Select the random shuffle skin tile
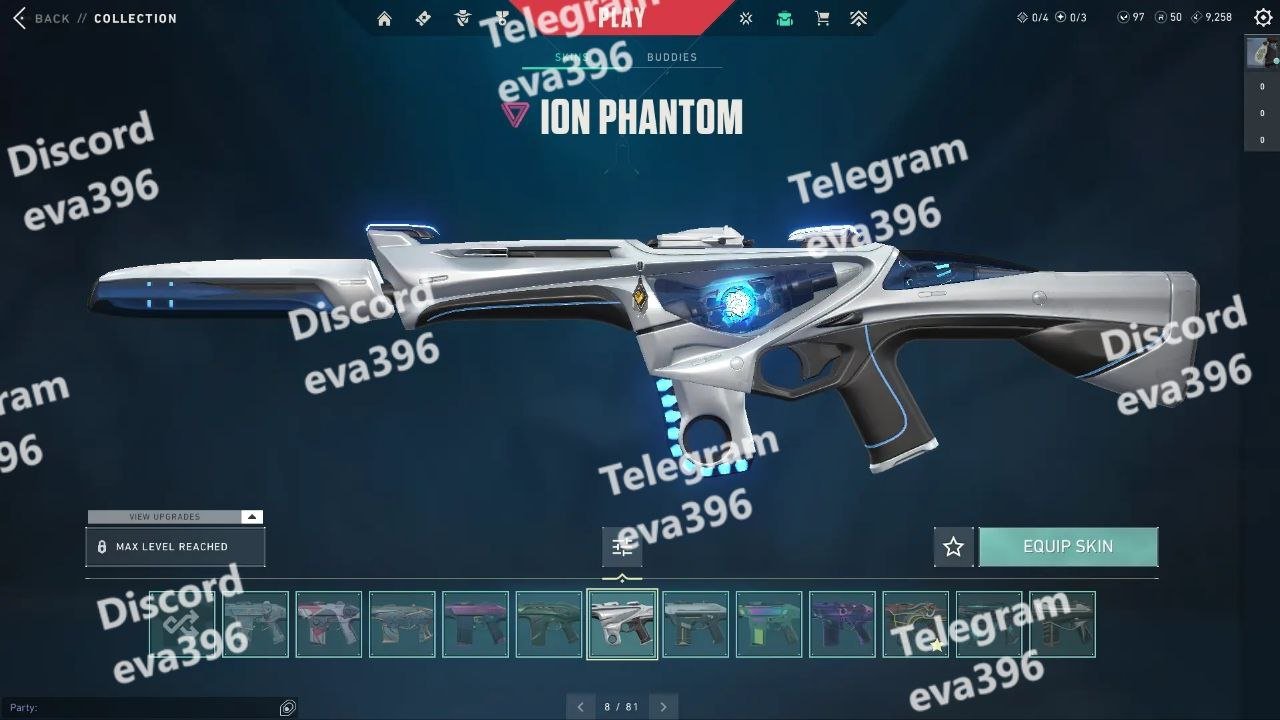Viewport: 1280px width, 720px height. (182, 624)
